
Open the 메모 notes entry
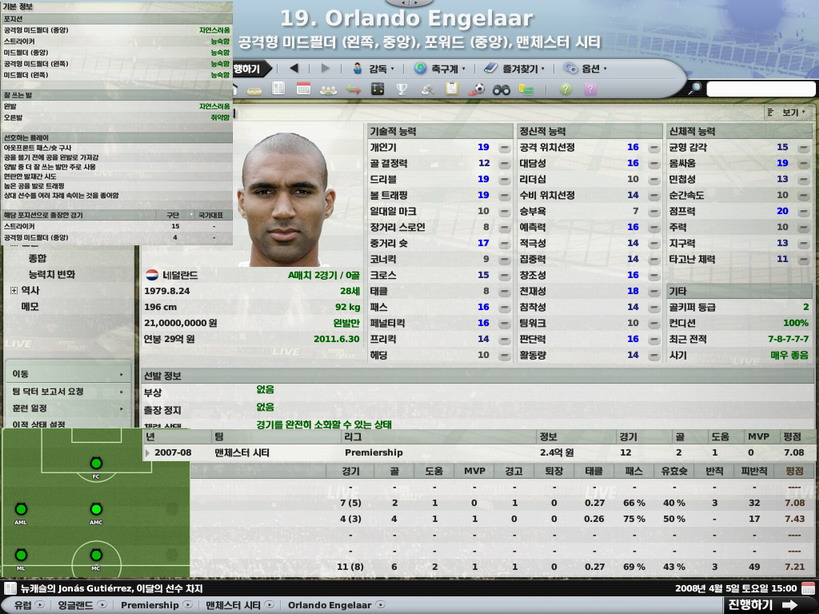pyautogui.click(x=31, y=307)
